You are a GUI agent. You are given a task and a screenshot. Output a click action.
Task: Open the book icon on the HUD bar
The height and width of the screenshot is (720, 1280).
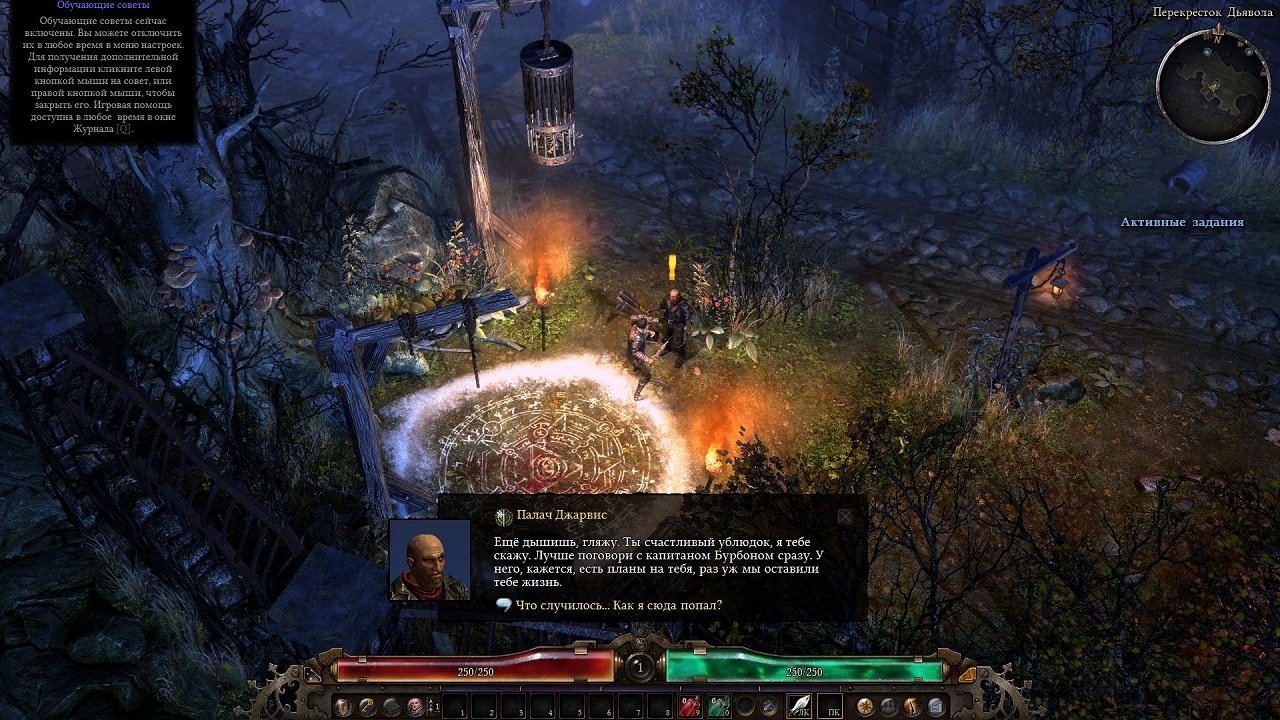click(x=390, y=704)
